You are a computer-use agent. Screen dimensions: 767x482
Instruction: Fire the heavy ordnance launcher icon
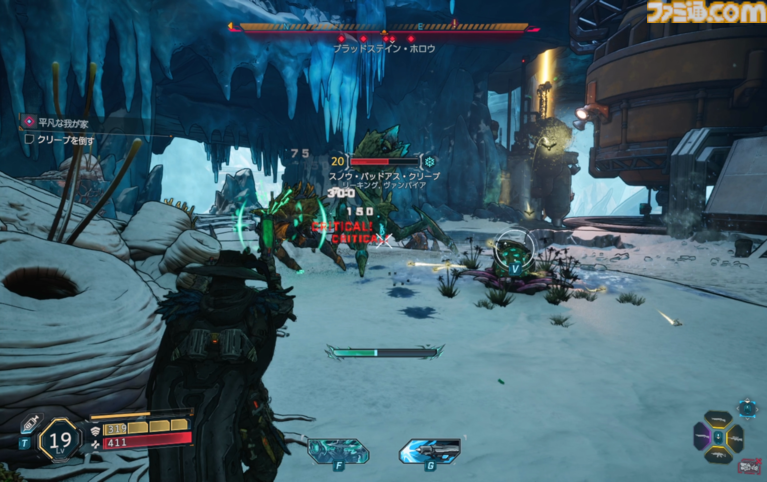click(x=429, y=449)
